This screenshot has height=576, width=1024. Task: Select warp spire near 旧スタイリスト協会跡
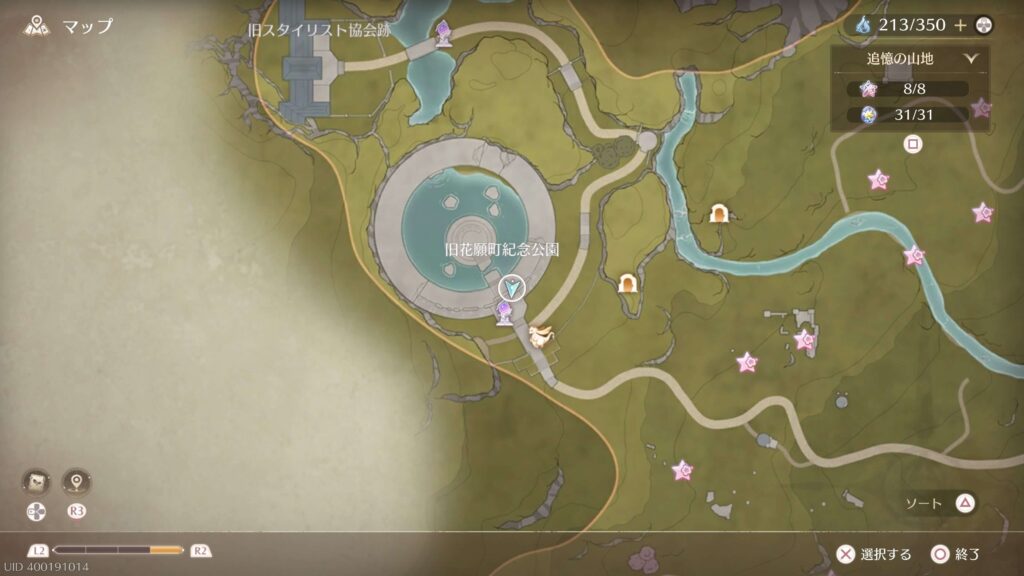(443, 34)
